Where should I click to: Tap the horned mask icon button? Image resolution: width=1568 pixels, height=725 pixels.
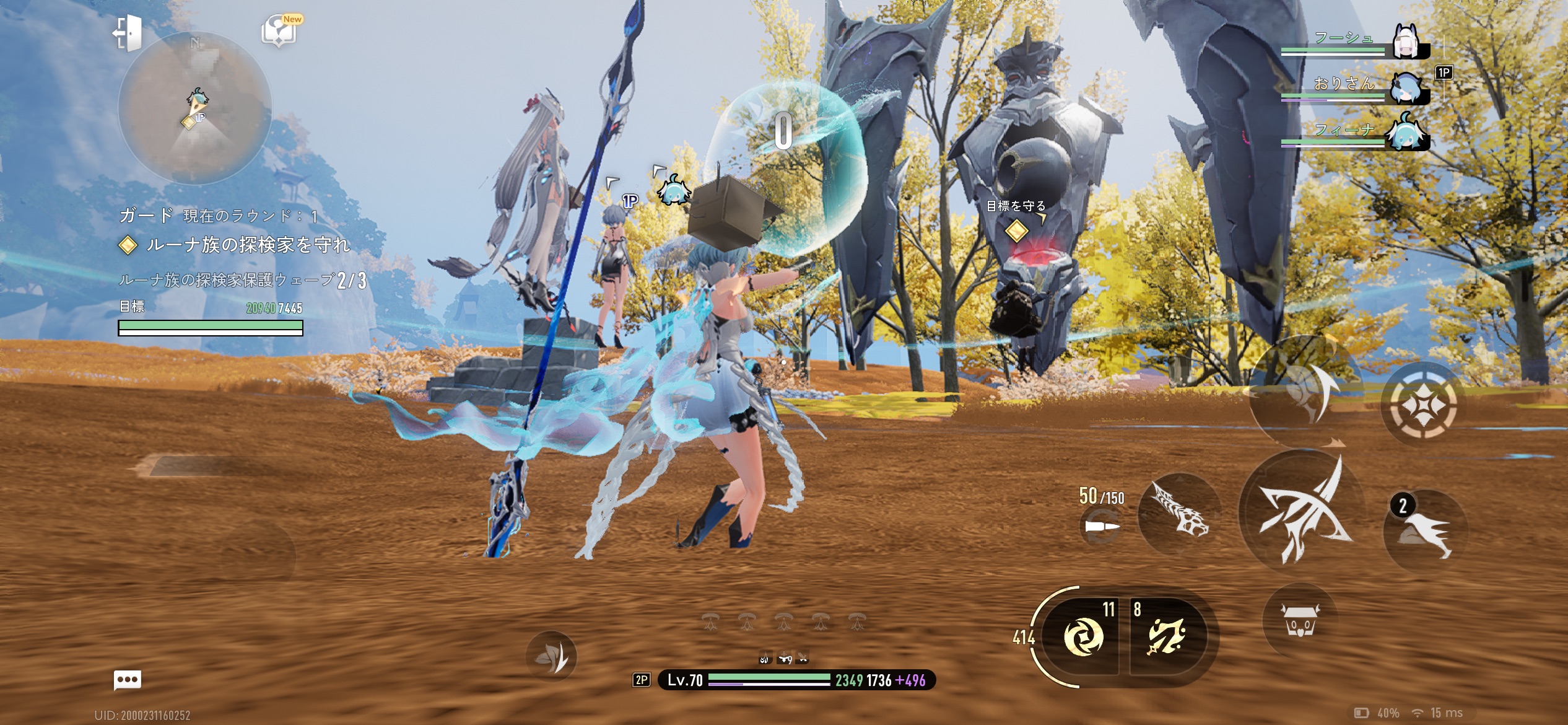coord(1300,618)
